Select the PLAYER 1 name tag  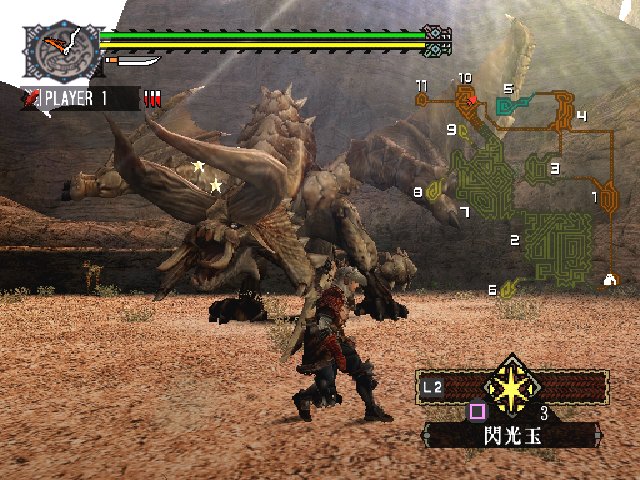click(78, 98)
